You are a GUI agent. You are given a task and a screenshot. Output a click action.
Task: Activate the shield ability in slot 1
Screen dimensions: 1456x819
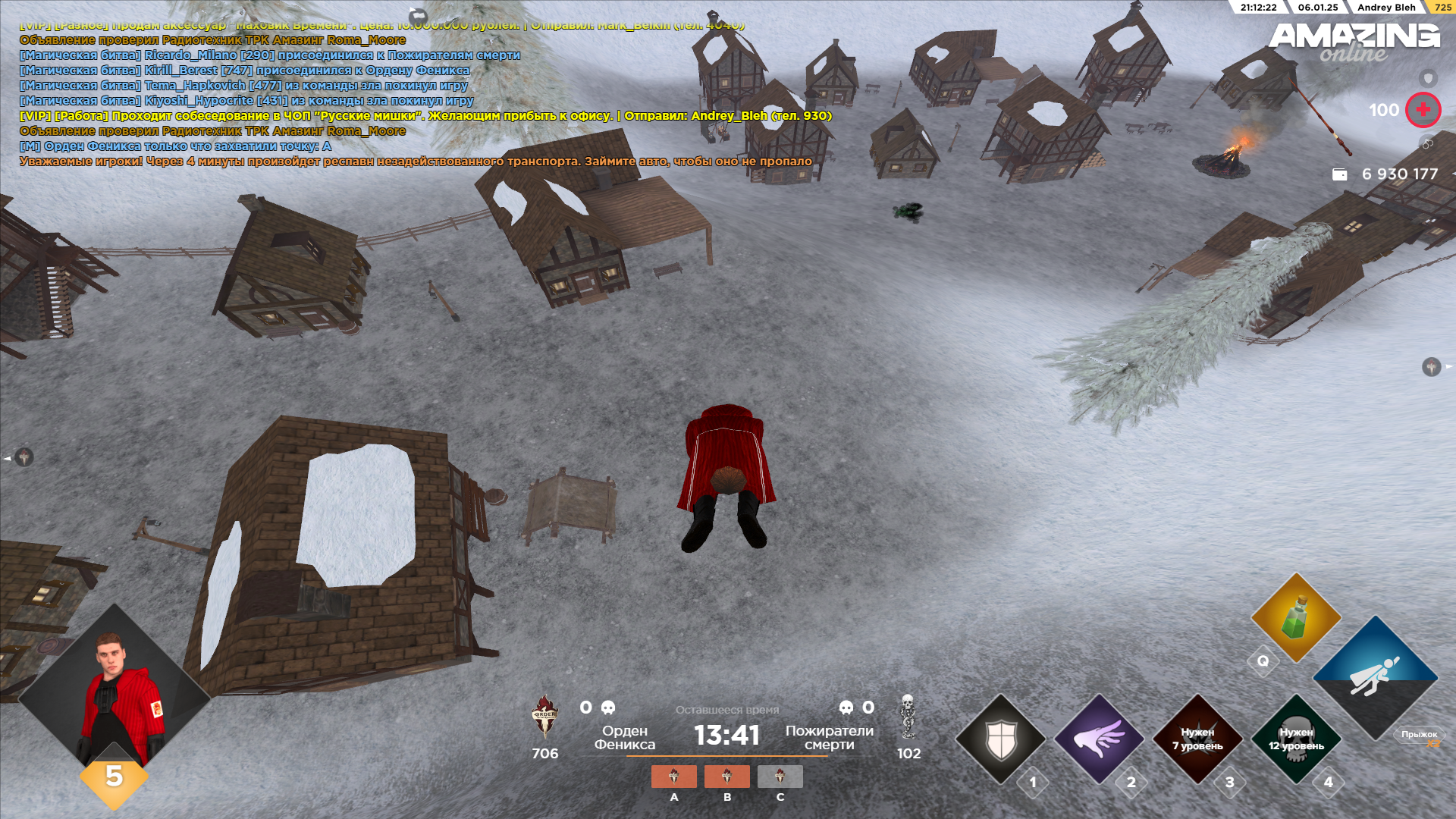1000,739
